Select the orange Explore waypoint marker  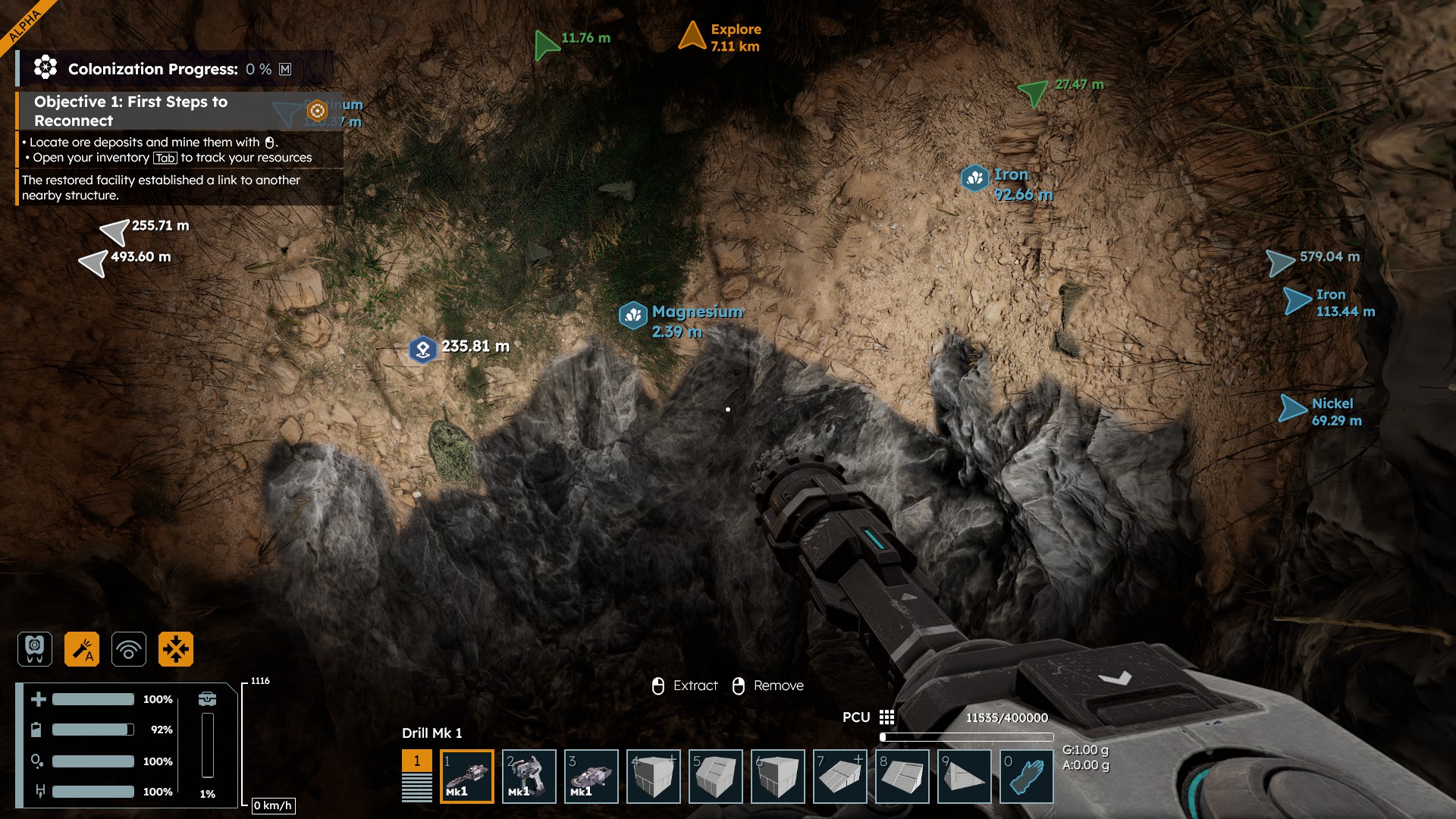tap(692, 36)
